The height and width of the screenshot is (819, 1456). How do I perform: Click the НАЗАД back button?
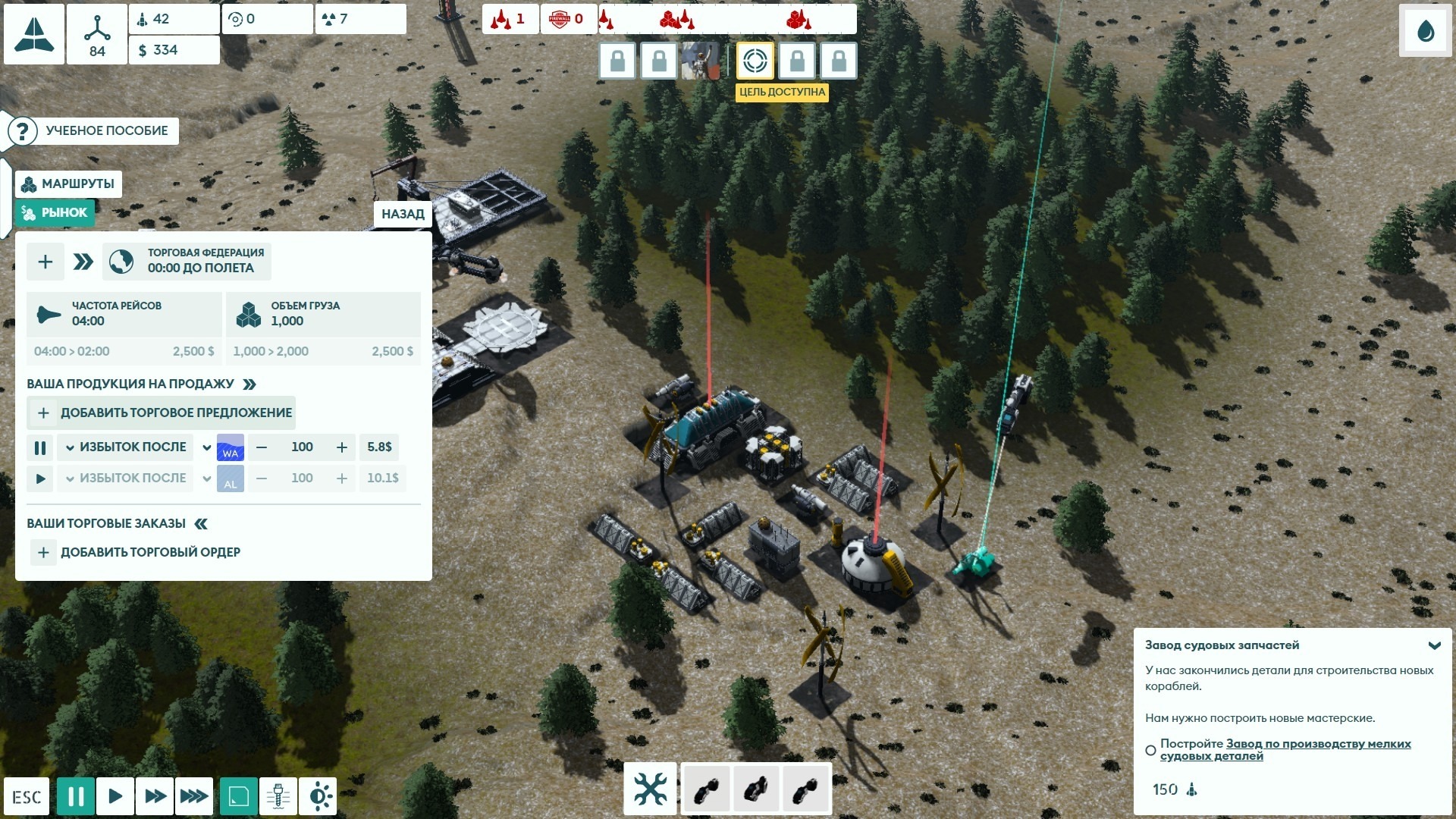[403, 214]
